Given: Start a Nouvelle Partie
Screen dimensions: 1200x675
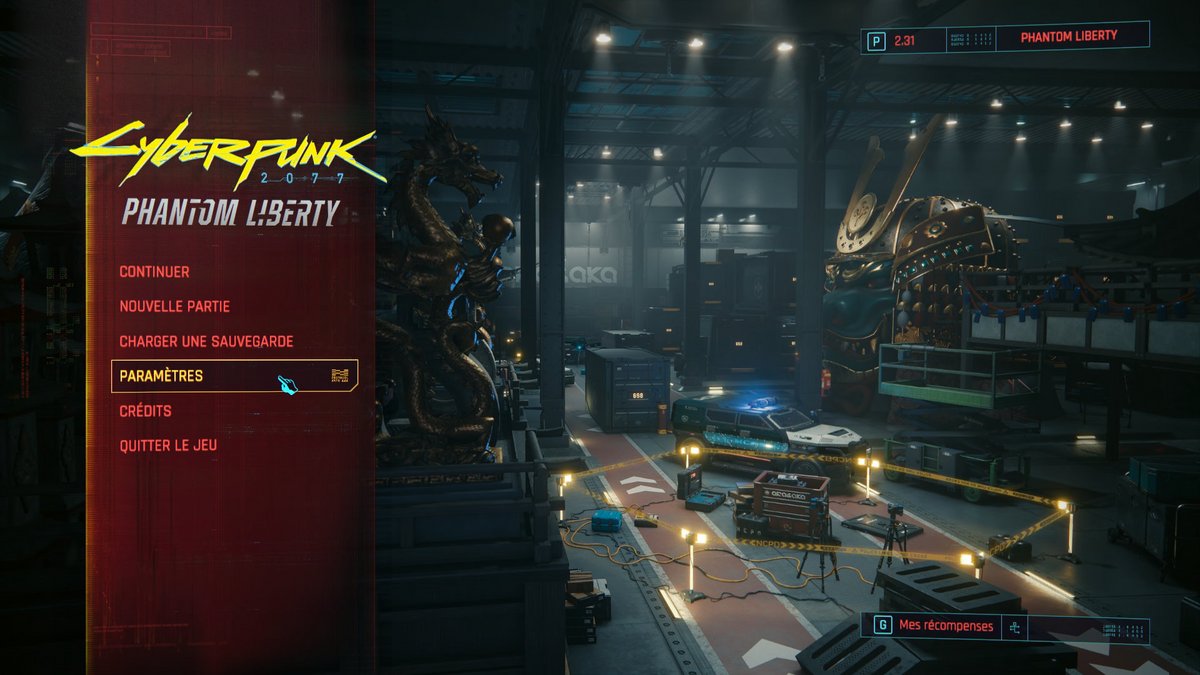Looking at the screenshot, I should pos(174,306).
